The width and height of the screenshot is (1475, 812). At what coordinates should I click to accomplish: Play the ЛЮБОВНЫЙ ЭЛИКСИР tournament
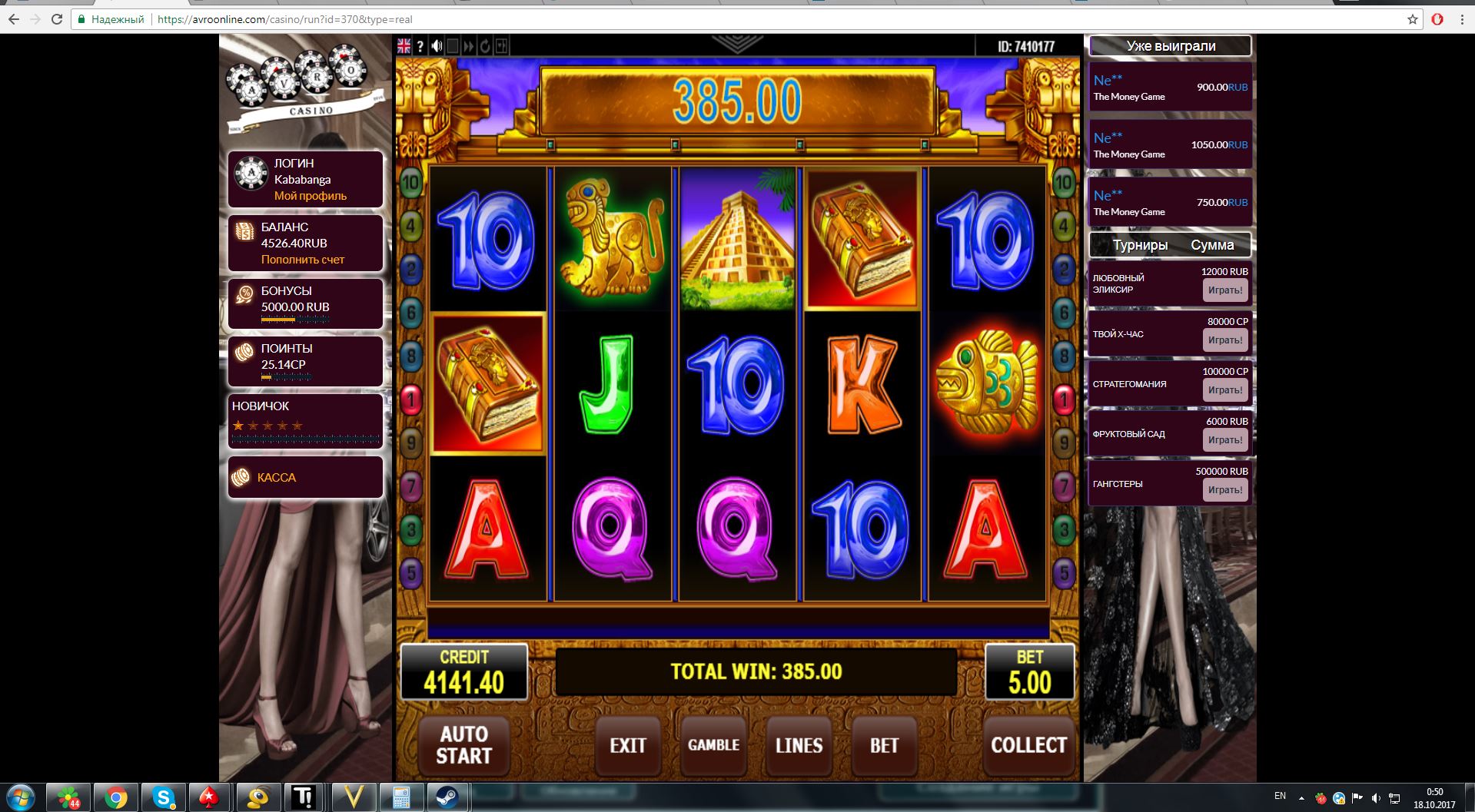1224,290
